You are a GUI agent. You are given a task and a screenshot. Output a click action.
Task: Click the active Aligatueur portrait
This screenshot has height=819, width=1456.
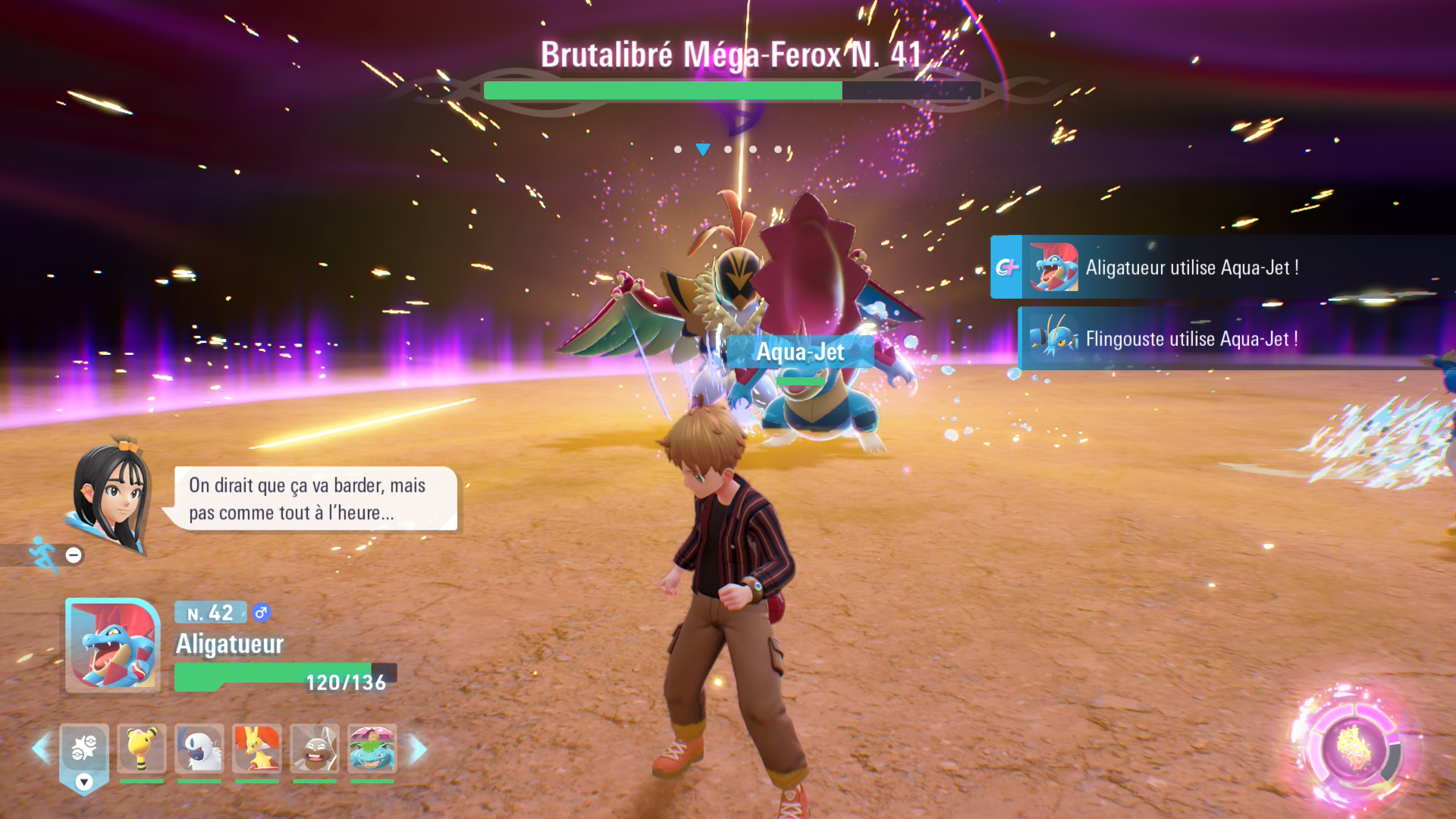[x=113, y=645]
